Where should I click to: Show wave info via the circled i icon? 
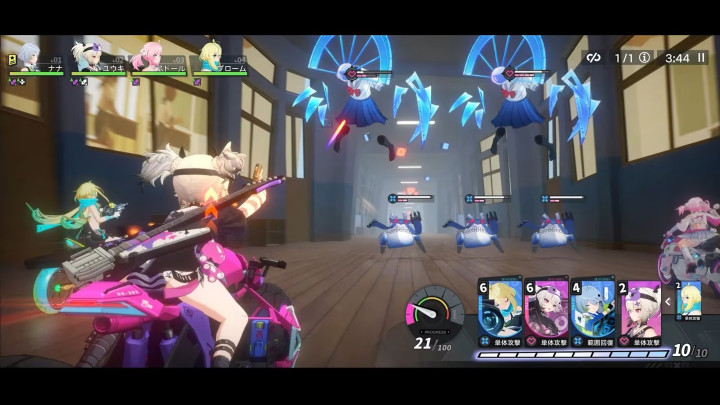644,58
